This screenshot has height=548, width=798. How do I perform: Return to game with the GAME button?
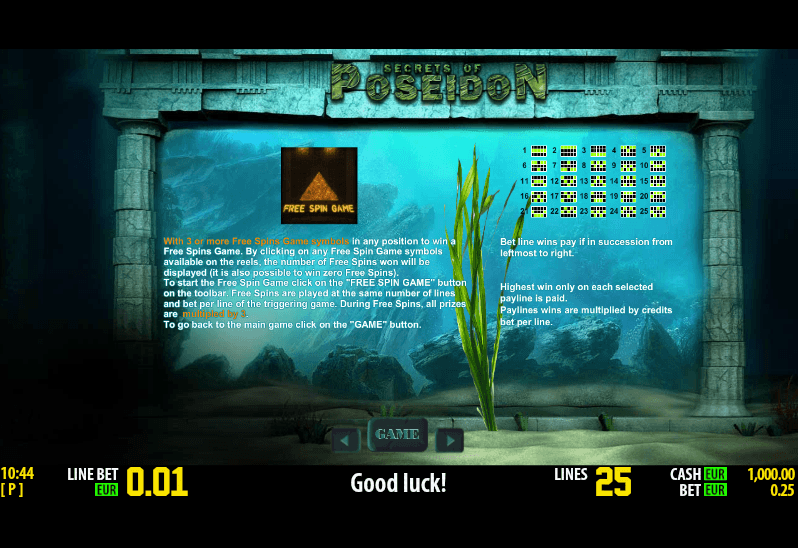point(397,435)
